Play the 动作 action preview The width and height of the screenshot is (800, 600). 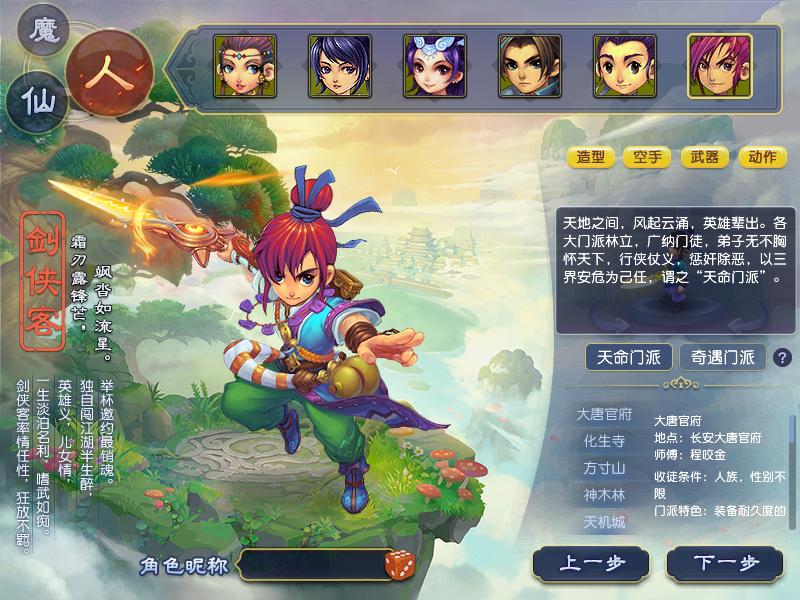click(x=762, y=157)
